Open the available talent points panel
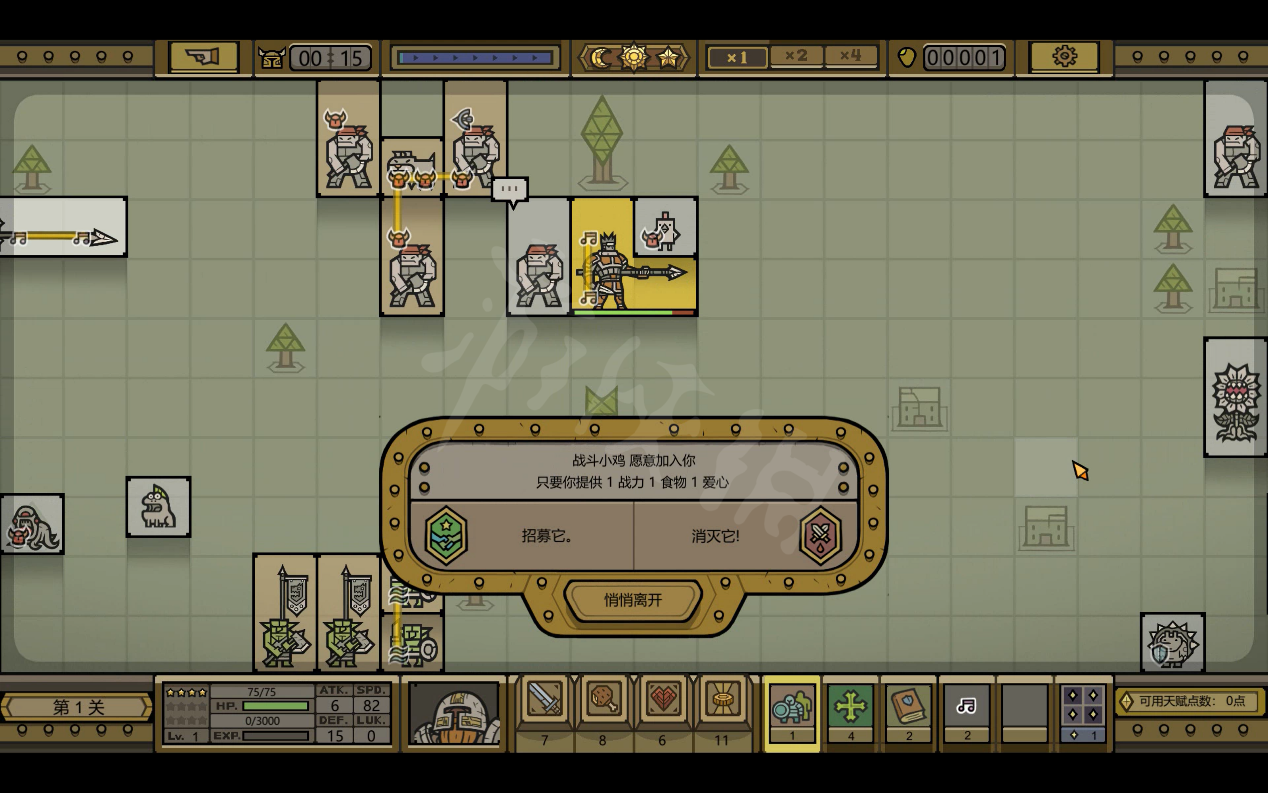 click(x=1190, y=701)
